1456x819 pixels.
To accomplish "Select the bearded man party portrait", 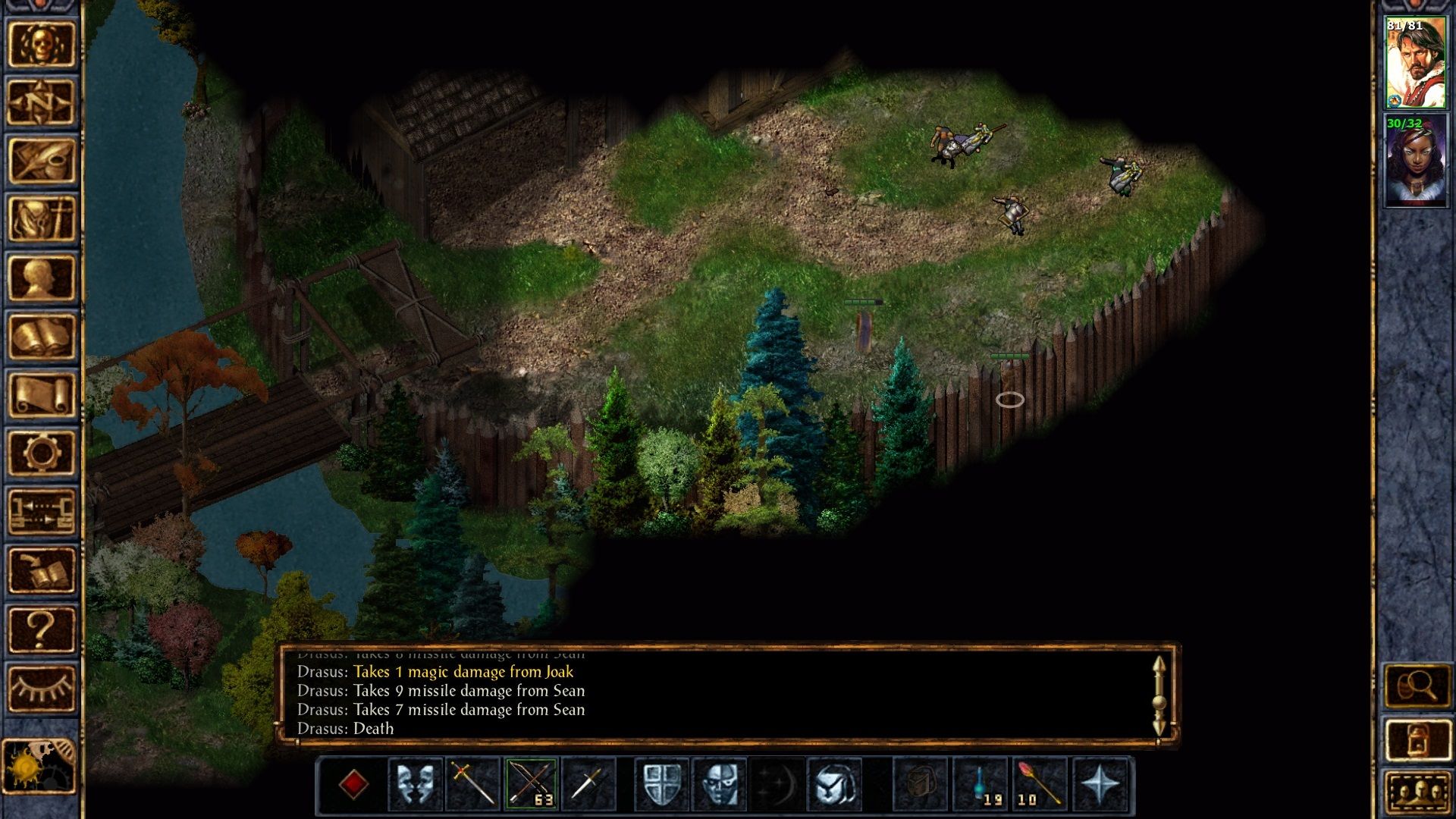I will pyautogui.click(x=1415, y=63).
